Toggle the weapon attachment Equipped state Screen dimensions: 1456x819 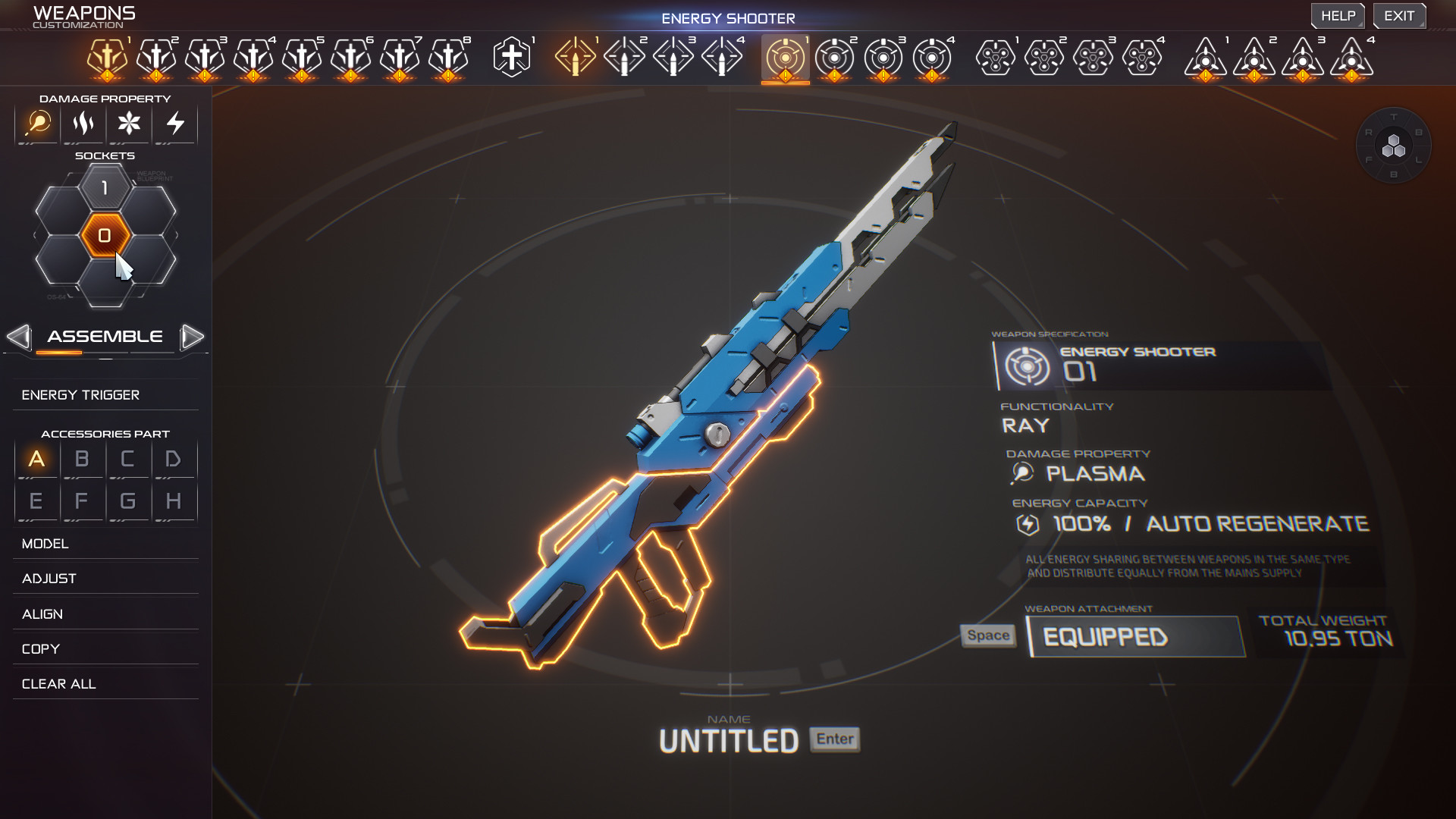click(1135, 637)
